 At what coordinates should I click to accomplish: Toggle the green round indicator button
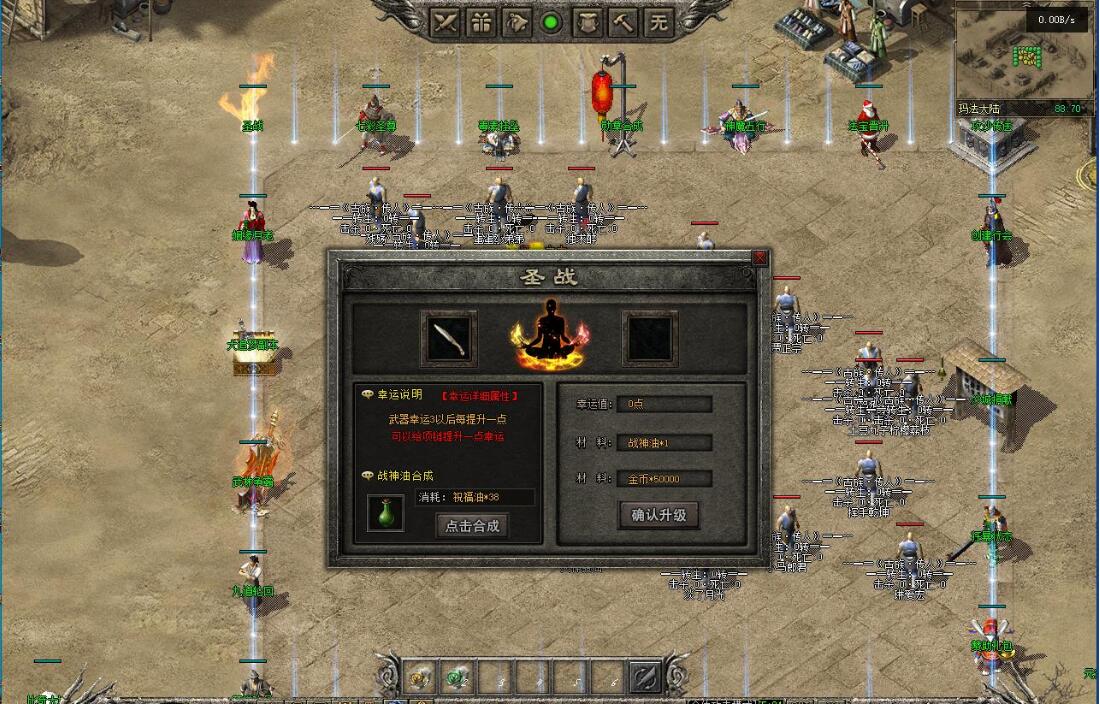coord(551,22)
